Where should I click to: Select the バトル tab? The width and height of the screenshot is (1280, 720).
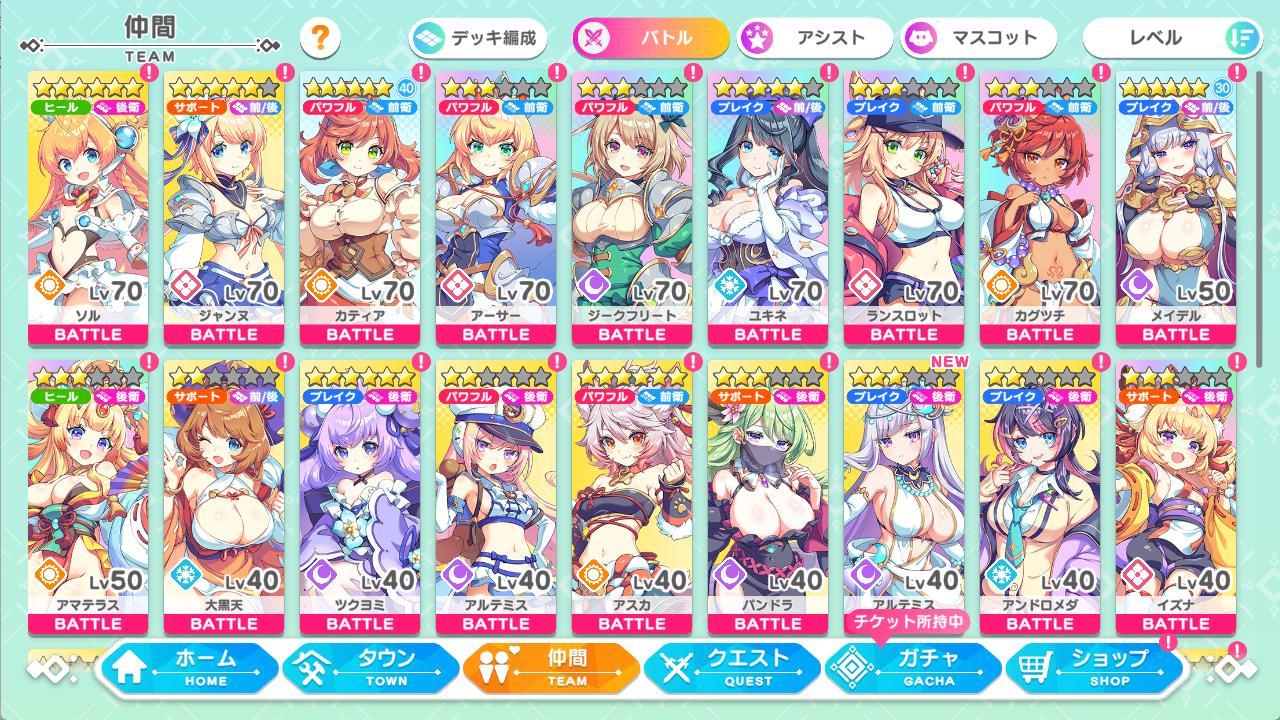pos(650,38)
